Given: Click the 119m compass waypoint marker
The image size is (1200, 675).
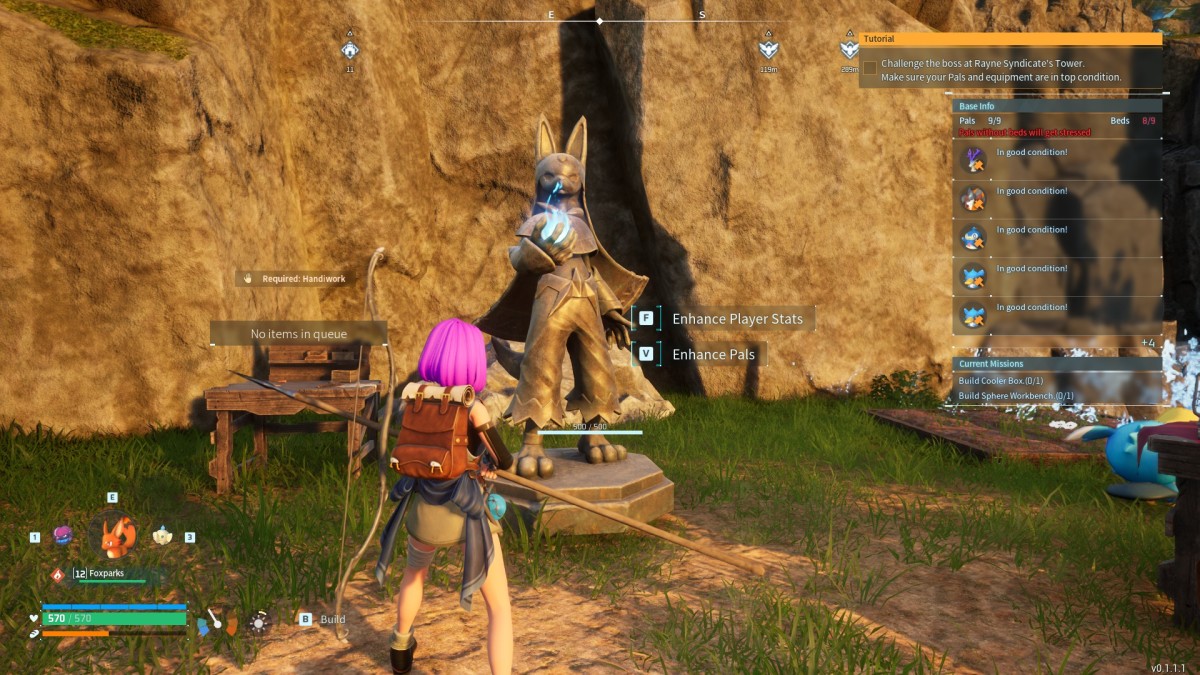Looking at the screenshot, I should [x=768, y=50].
